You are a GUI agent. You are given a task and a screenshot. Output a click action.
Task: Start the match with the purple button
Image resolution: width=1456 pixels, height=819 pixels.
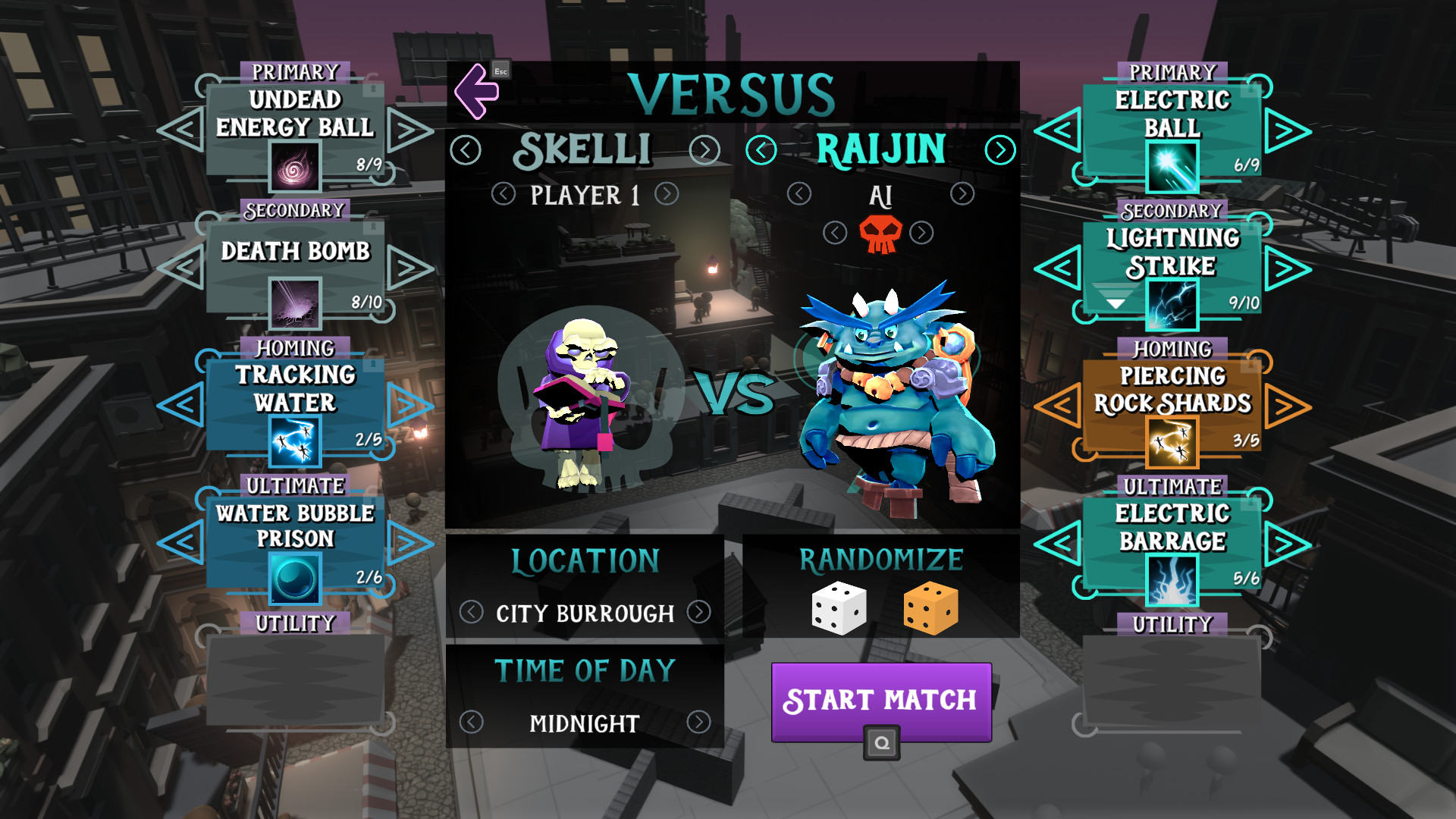[881, 700]
